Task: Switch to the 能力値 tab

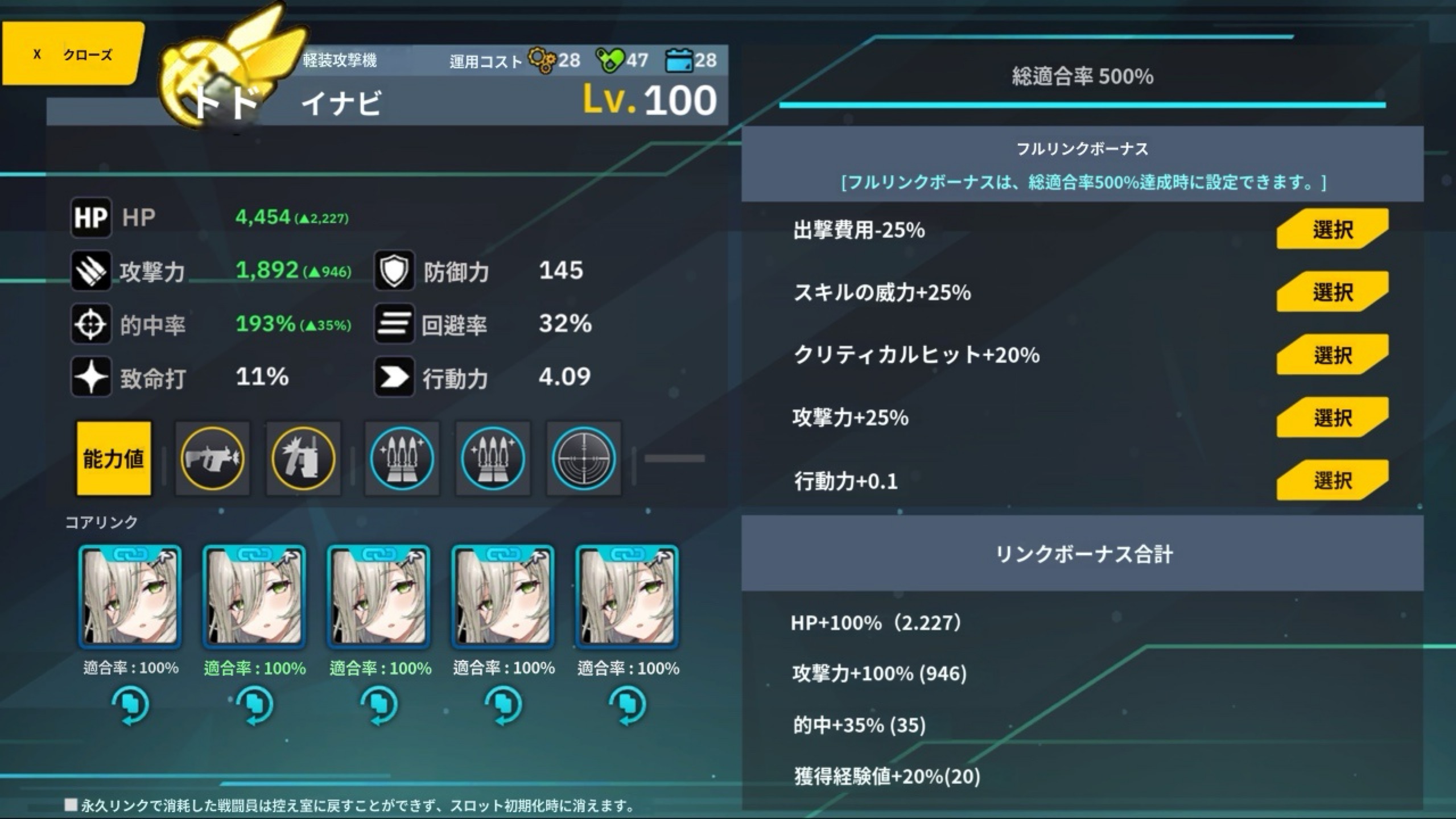Action: tap(114, 458)
